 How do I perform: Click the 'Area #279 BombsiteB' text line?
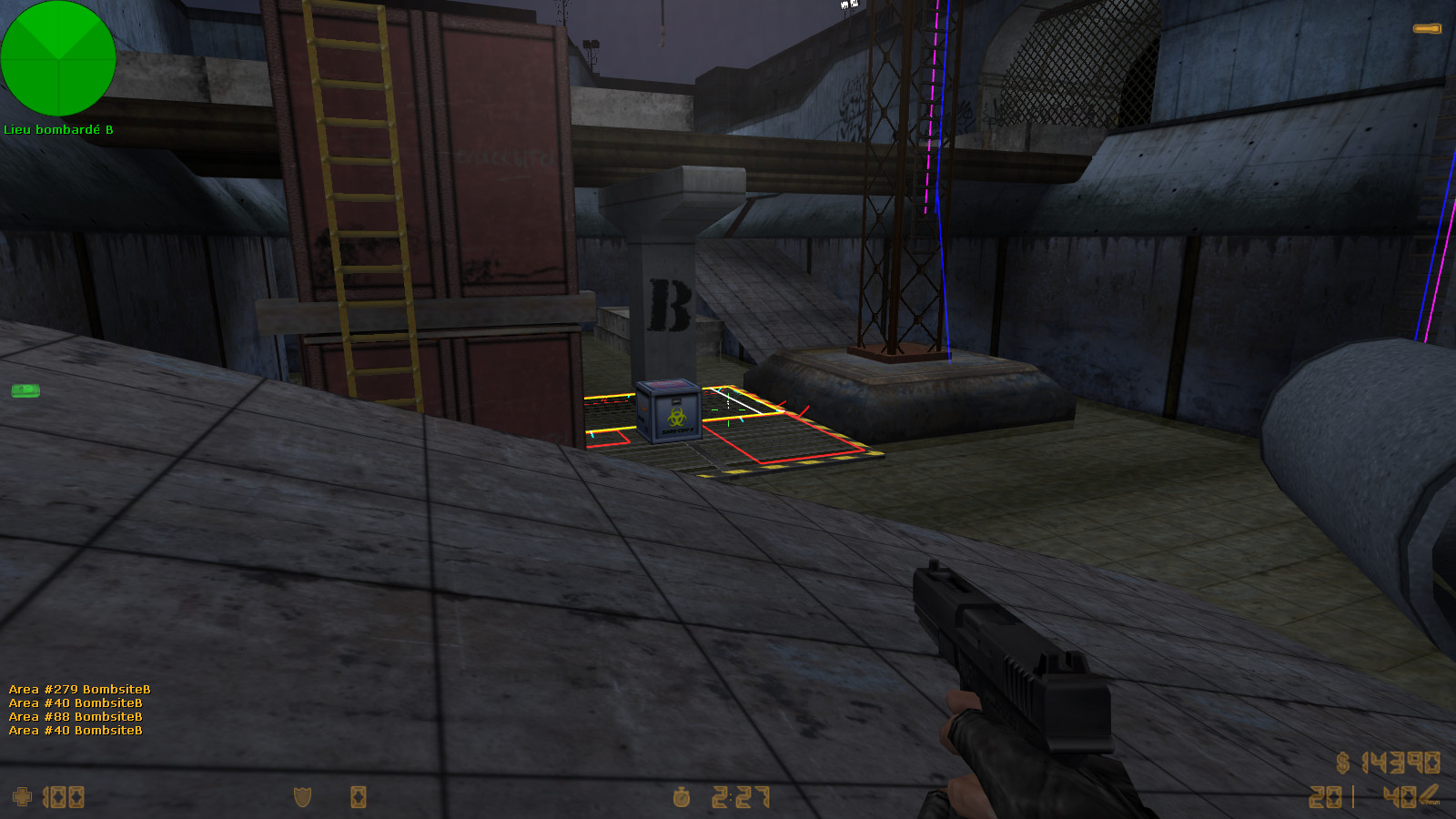[77, 690]
